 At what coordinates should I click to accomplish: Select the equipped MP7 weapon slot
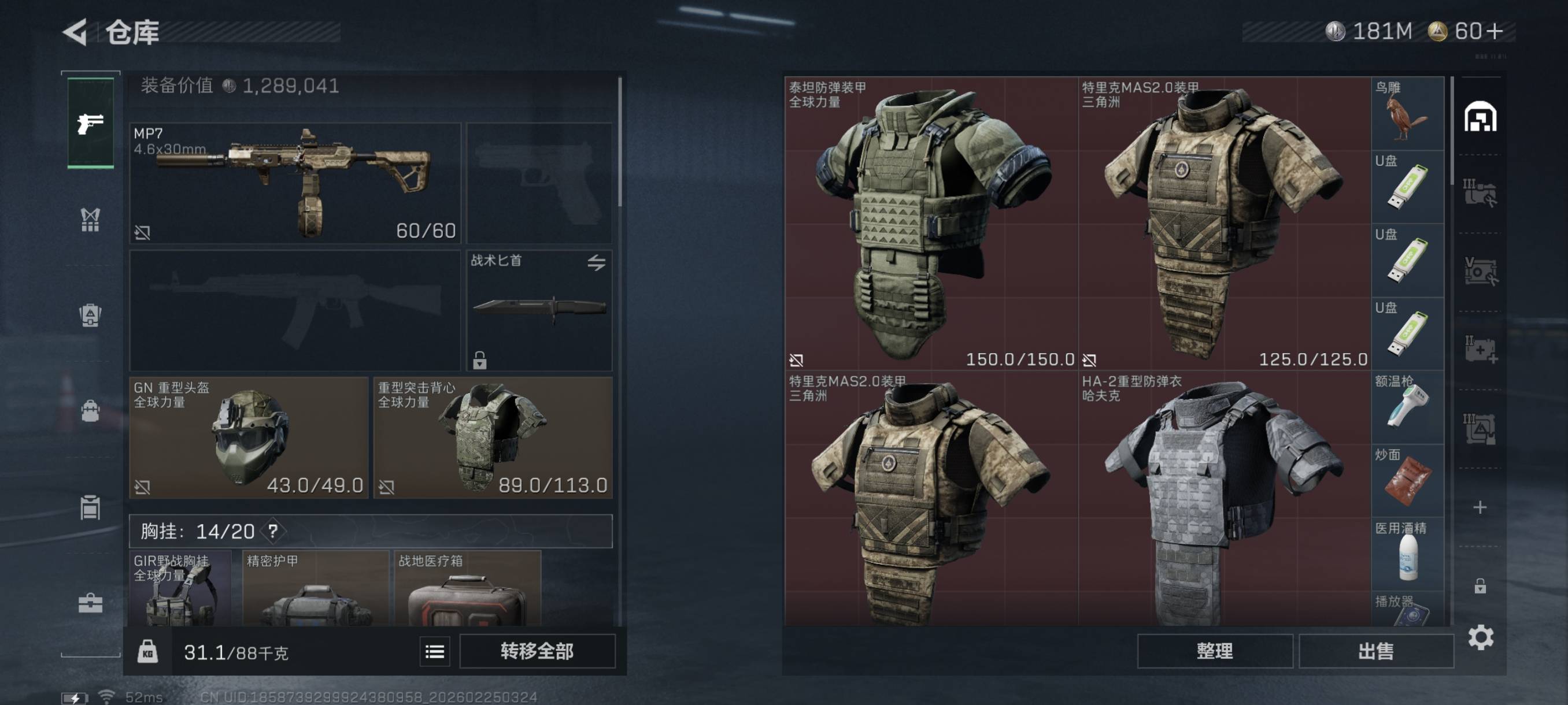[295, 183]
